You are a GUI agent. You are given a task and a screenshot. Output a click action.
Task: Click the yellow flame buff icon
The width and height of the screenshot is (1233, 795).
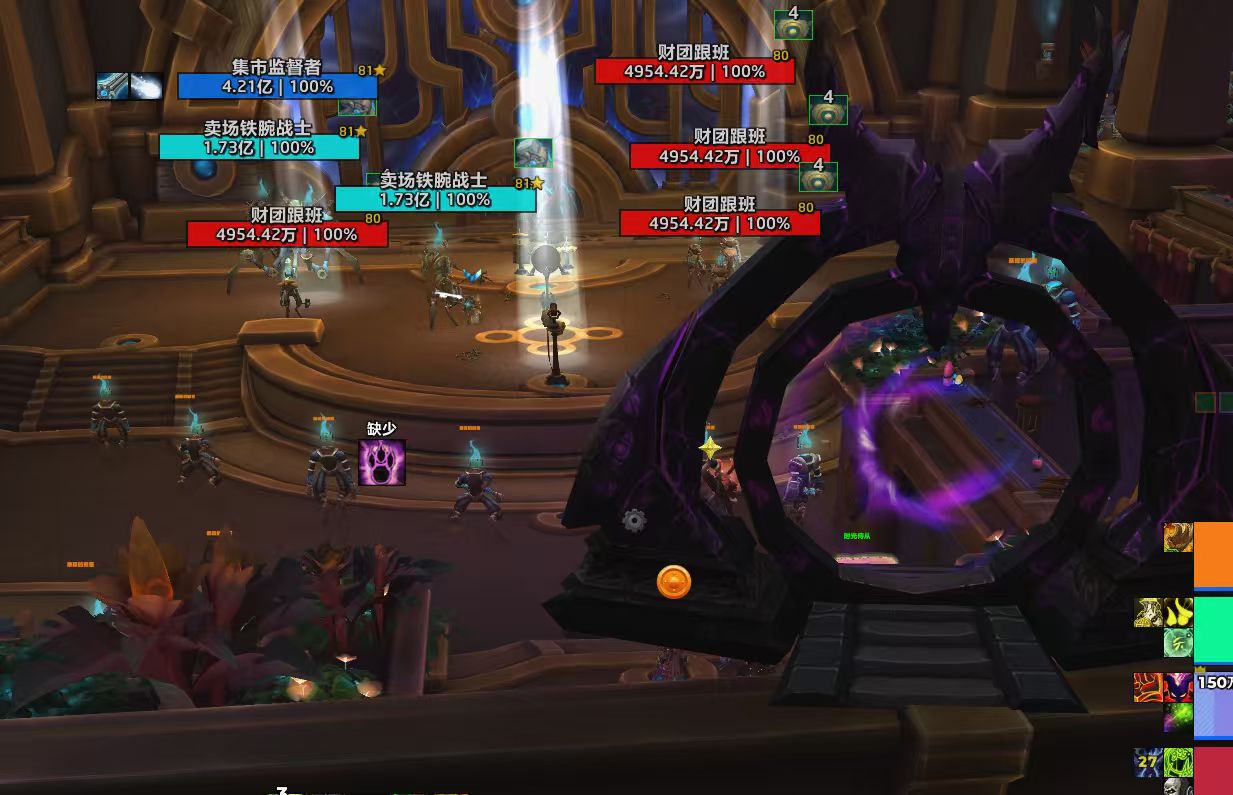1178,612
